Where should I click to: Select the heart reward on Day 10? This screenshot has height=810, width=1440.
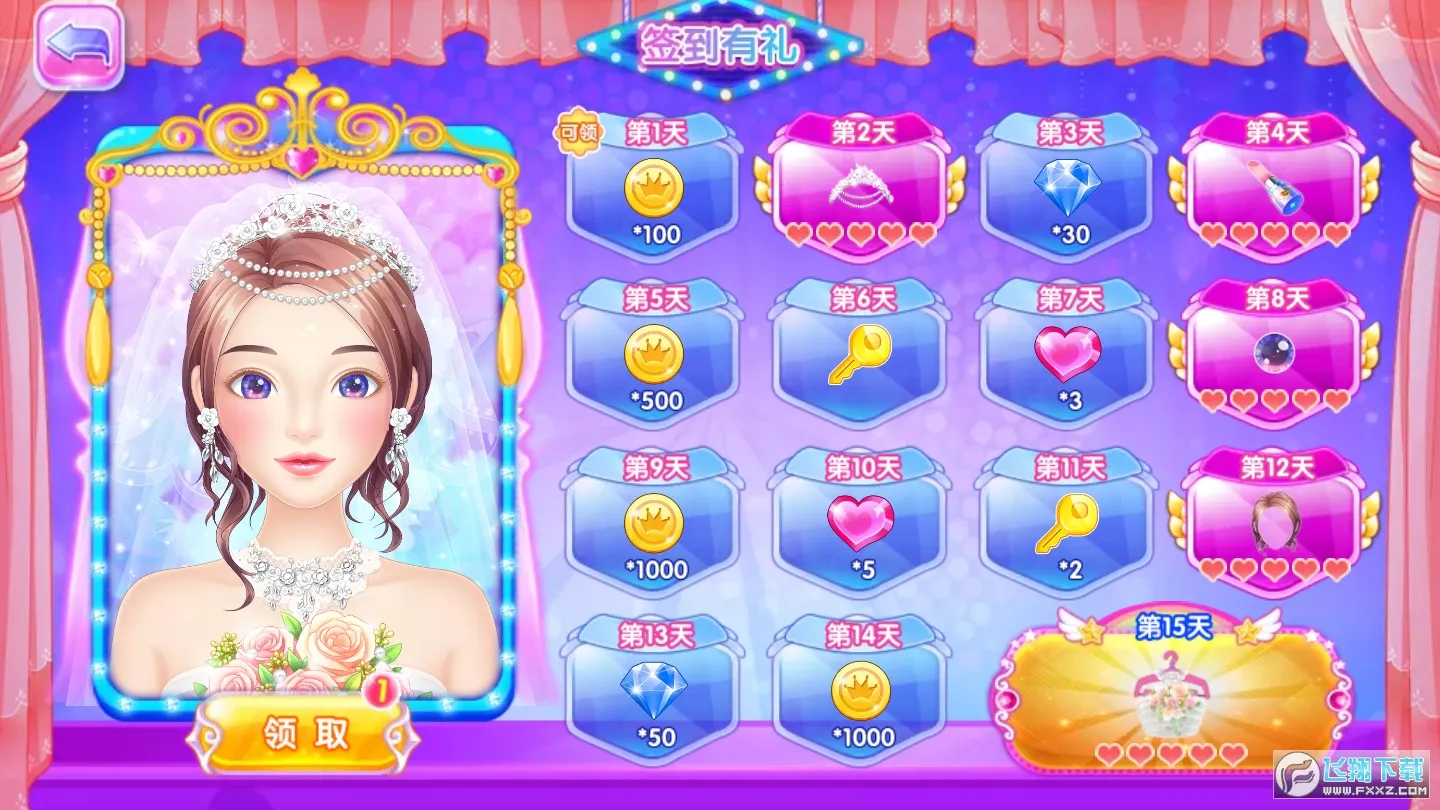point(860,524)
